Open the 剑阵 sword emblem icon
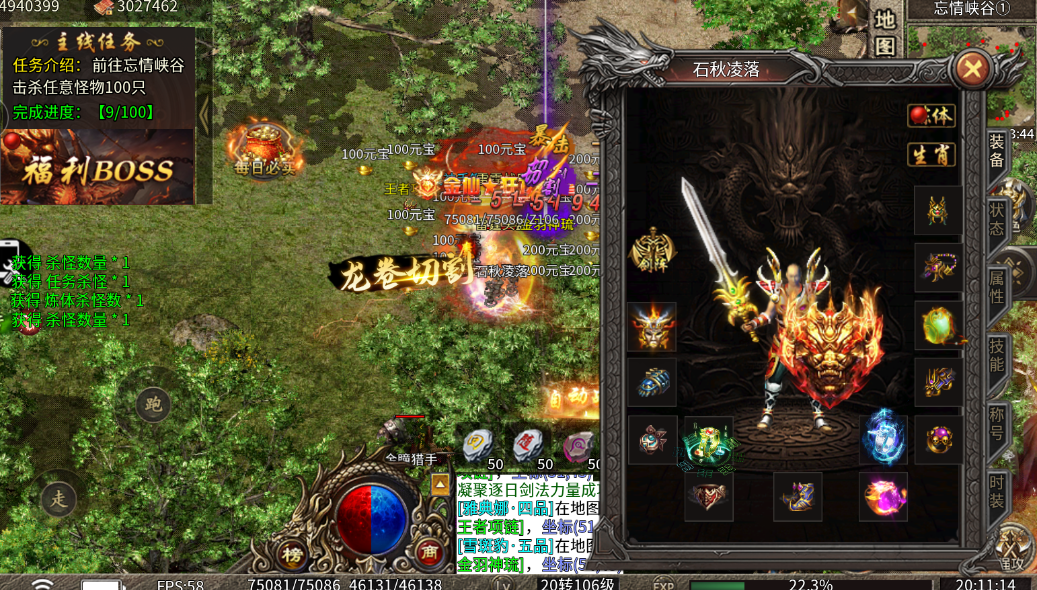This screenshot has width=1037, height=590. click(651, 250)
